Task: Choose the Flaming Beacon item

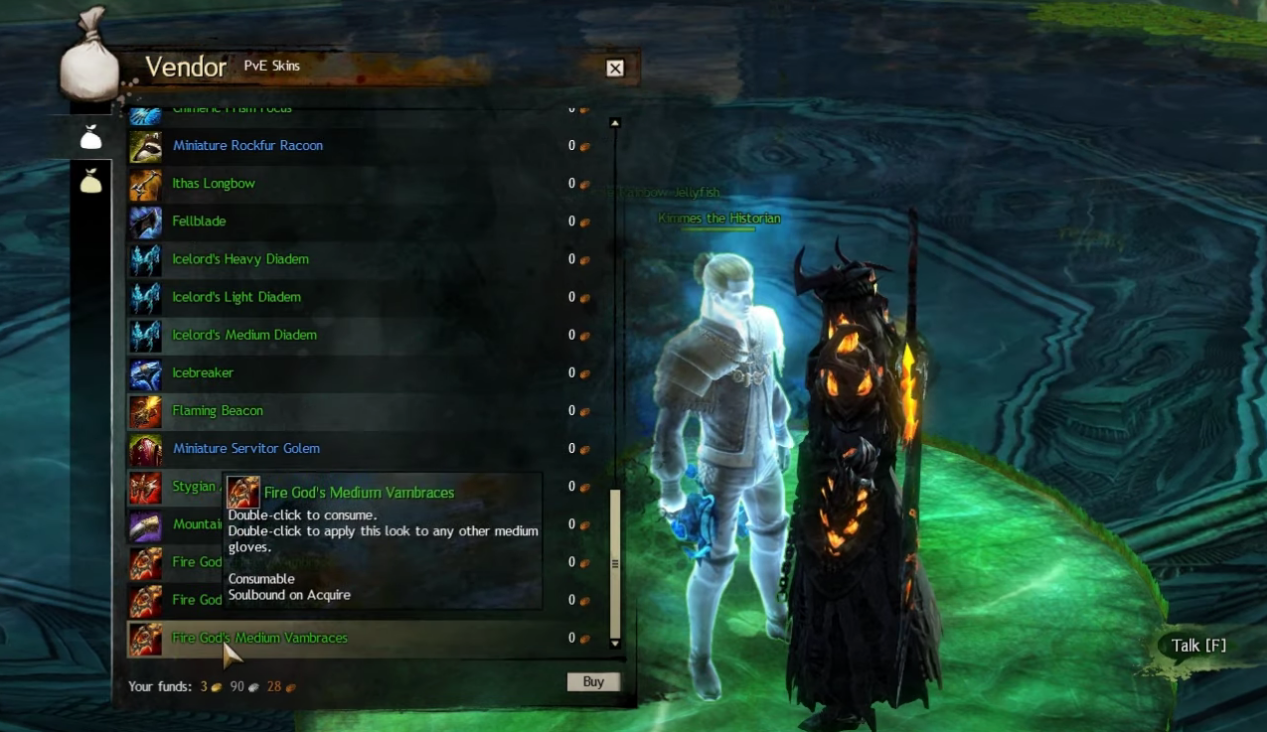Action: pos(217,411)
